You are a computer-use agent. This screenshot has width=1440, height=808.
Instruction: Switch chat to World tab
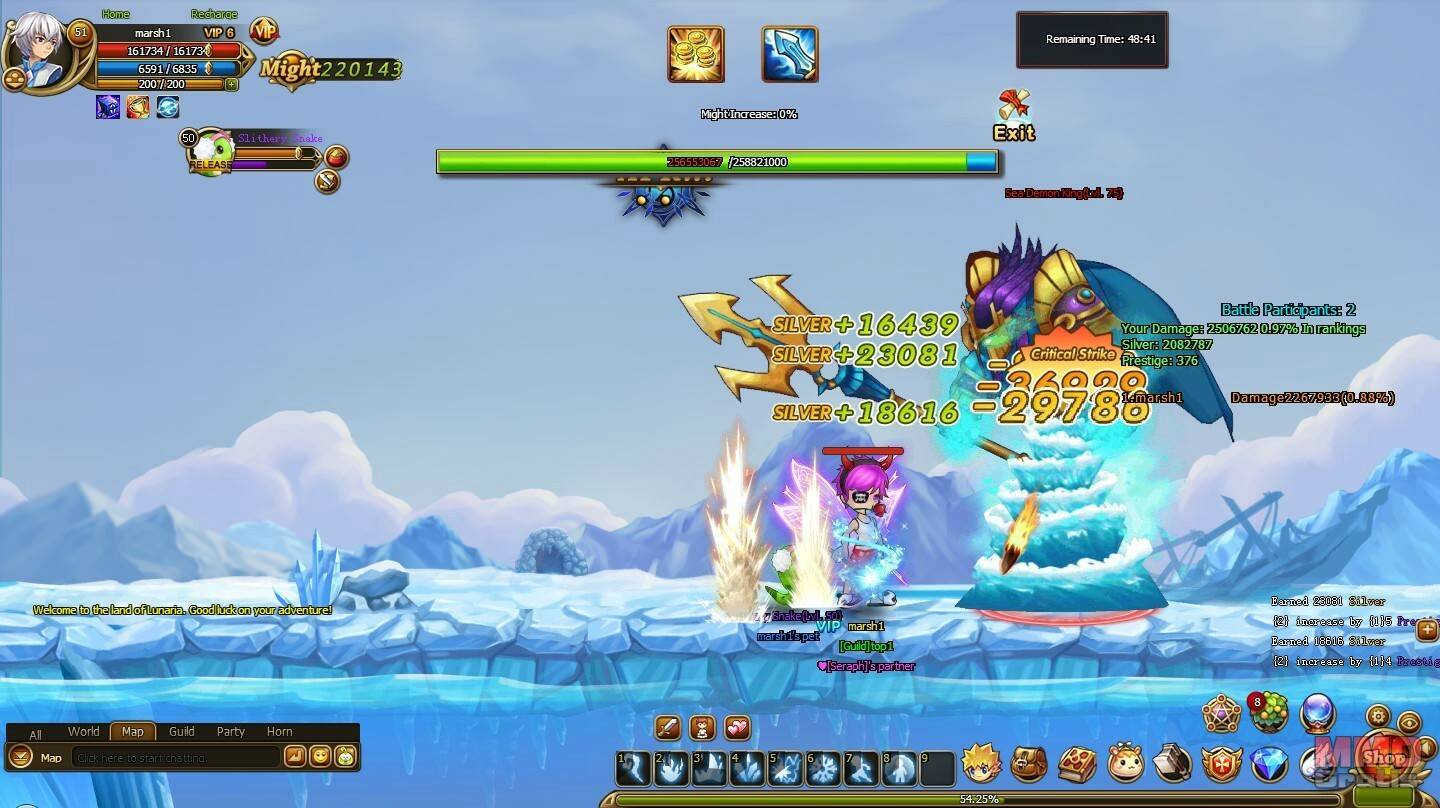84,731
